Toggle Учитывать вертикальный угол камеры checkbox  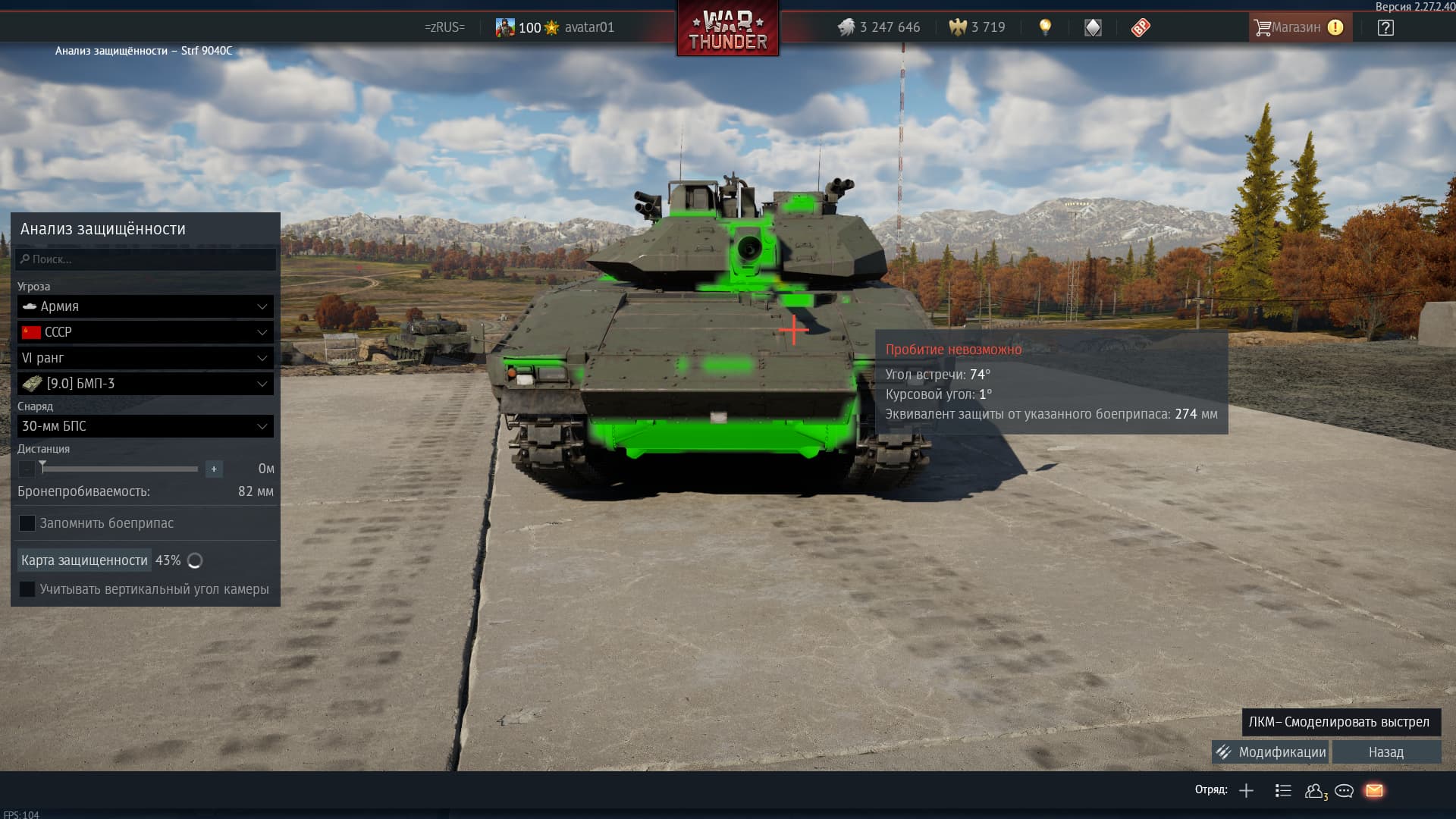(x=27, y=589)
